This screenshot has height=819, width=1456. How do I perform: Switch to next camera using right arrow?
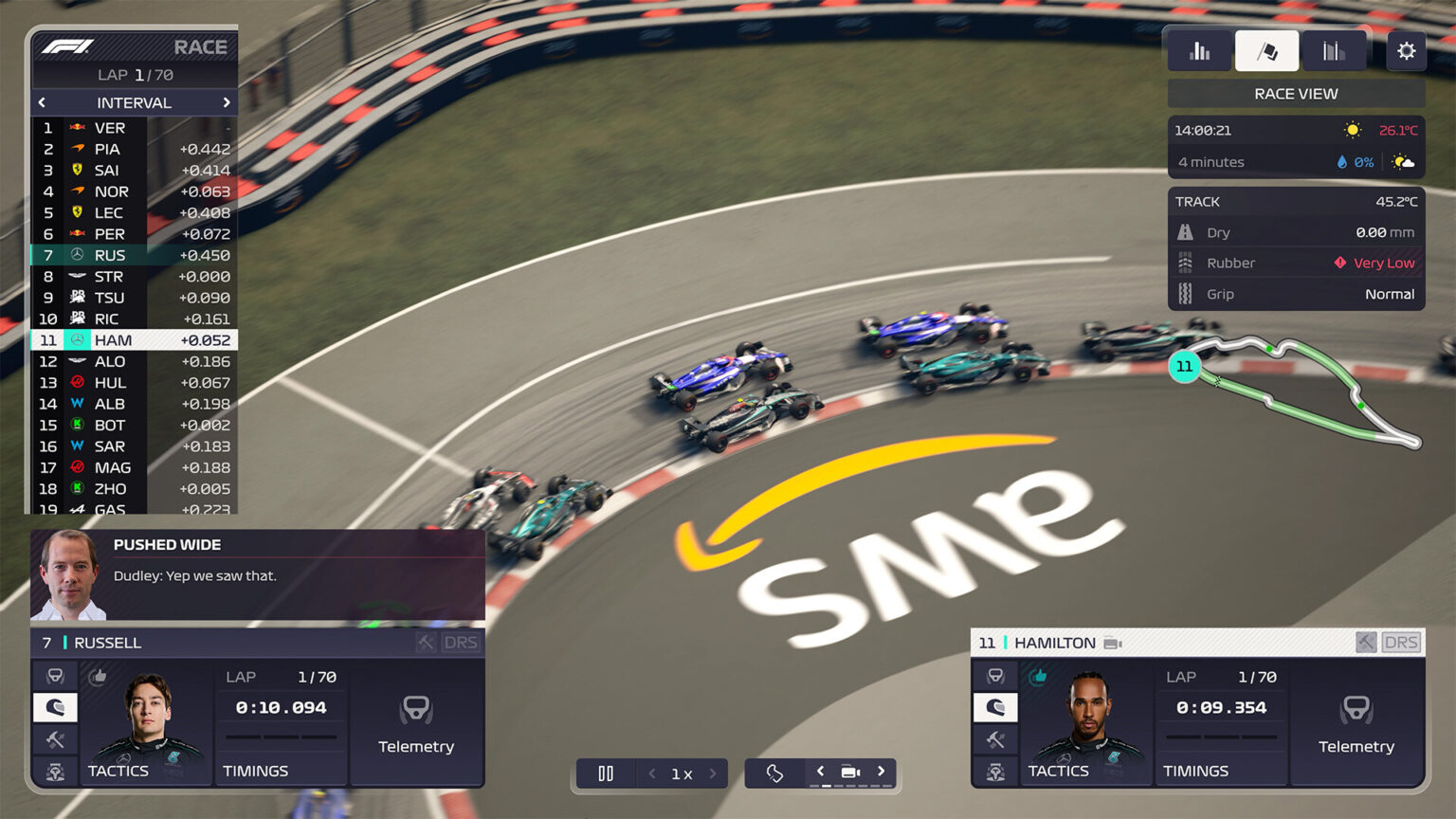click(x=881, y=773)
